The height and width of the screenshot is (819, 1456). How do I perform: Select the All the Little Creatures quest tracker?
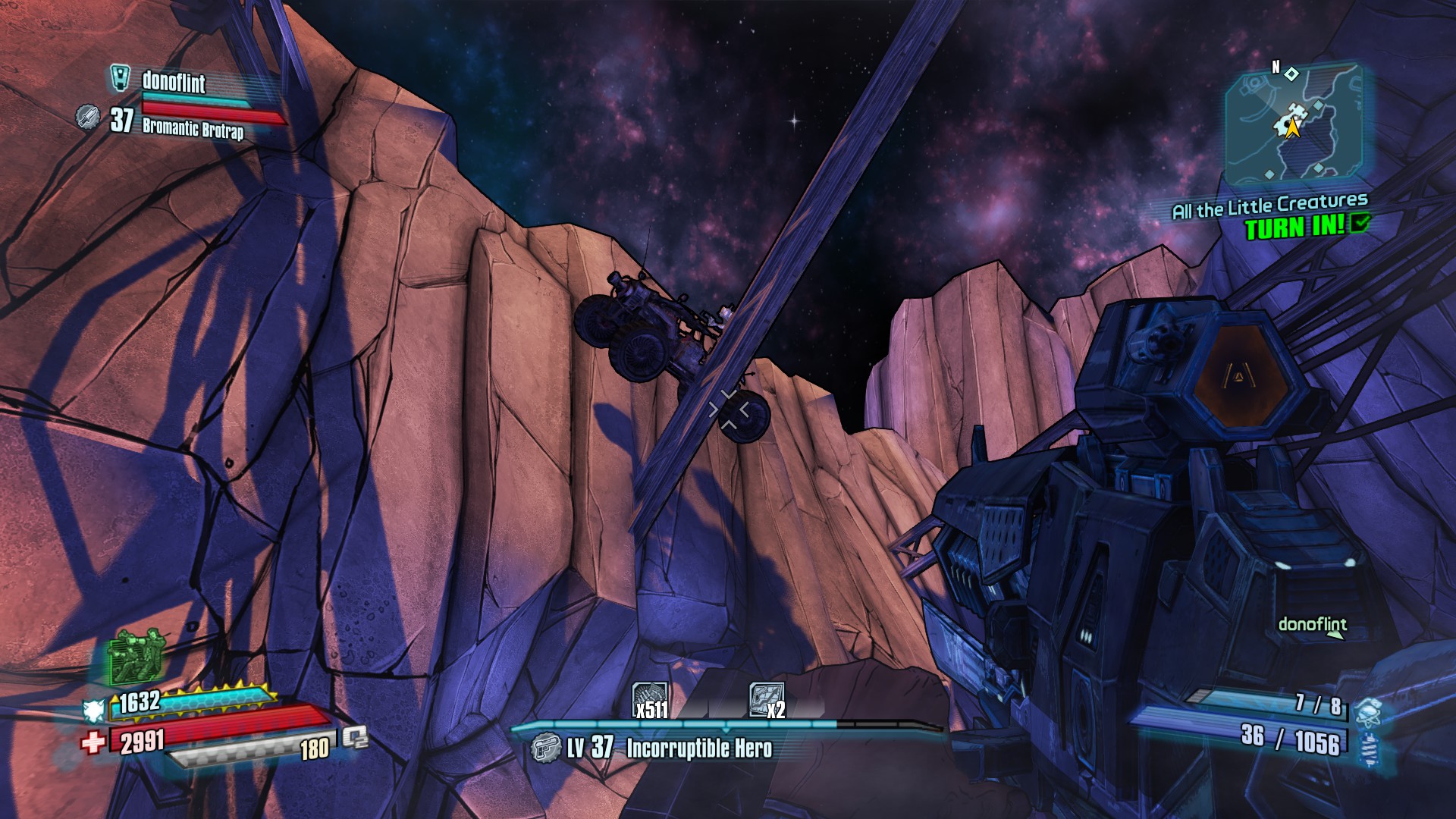pyautogui.click(x=1269, y=206)
